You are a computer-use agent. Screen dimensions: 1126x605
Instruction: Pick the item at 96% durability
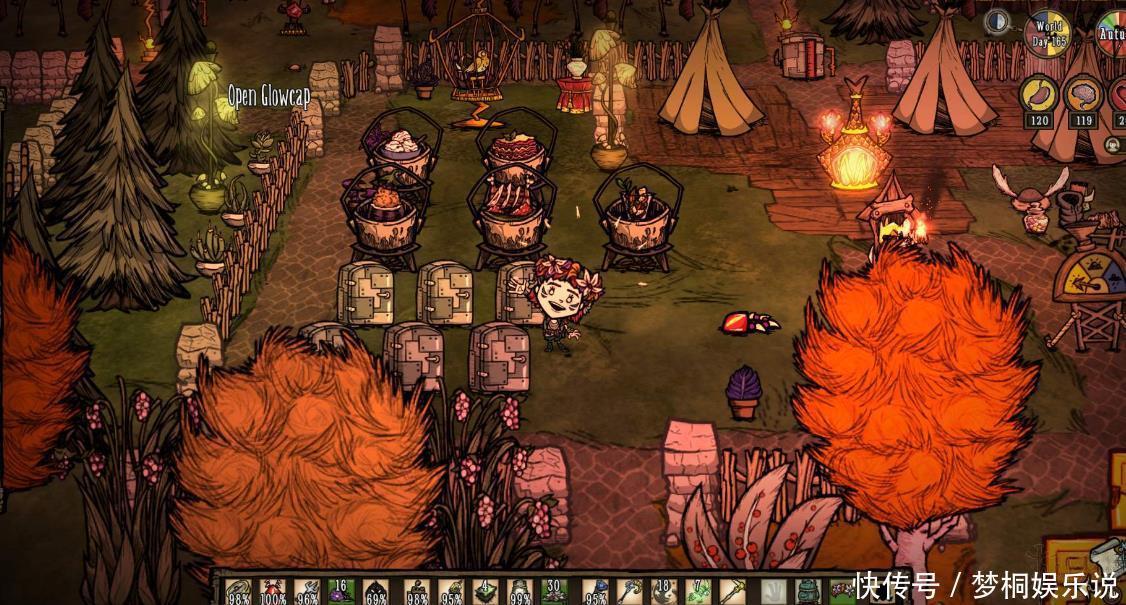tap(307, 591)
